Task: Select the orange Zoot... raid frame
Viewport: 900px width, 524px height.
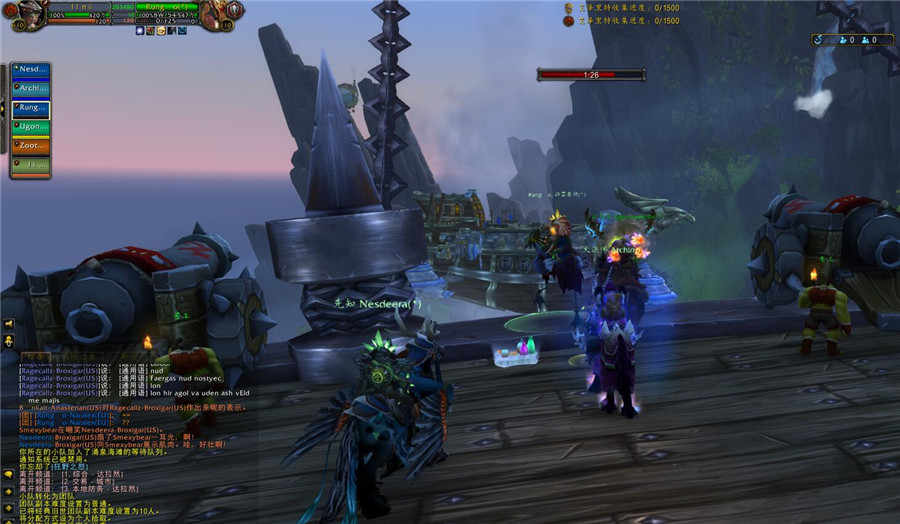Action: [31, 146]
